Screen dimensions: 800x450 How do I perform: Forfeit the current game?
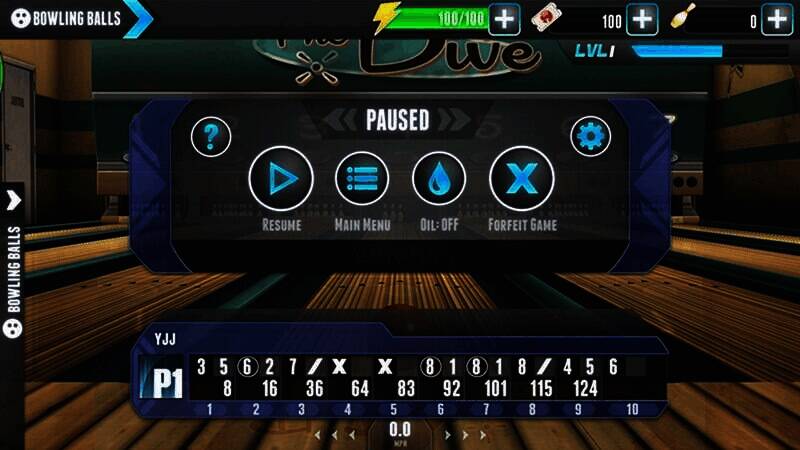coord(521,179)
